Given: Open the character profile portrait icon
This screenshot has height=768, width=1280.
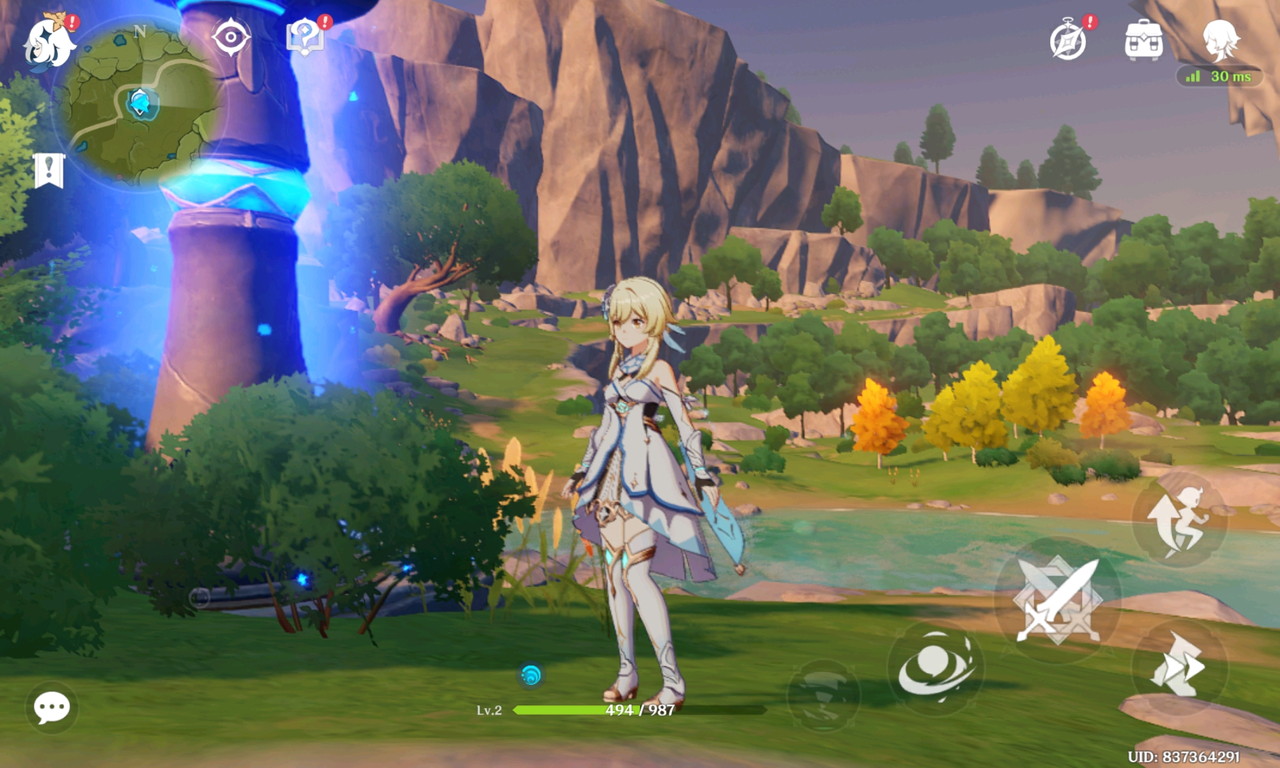Looking at the screenshot, I should pos(1220,40).
